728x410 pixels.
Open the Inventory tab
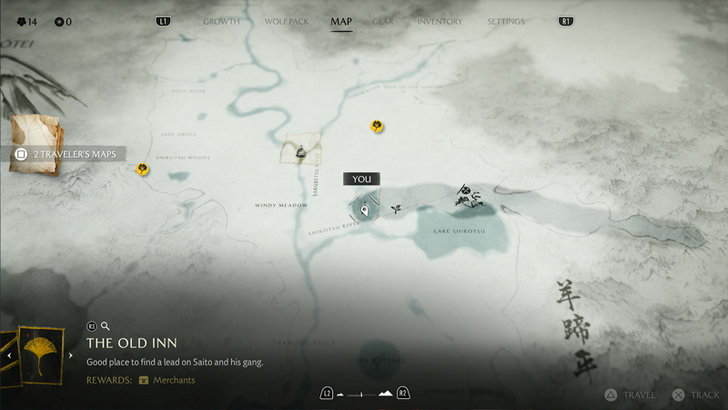[x=439, y=21]
